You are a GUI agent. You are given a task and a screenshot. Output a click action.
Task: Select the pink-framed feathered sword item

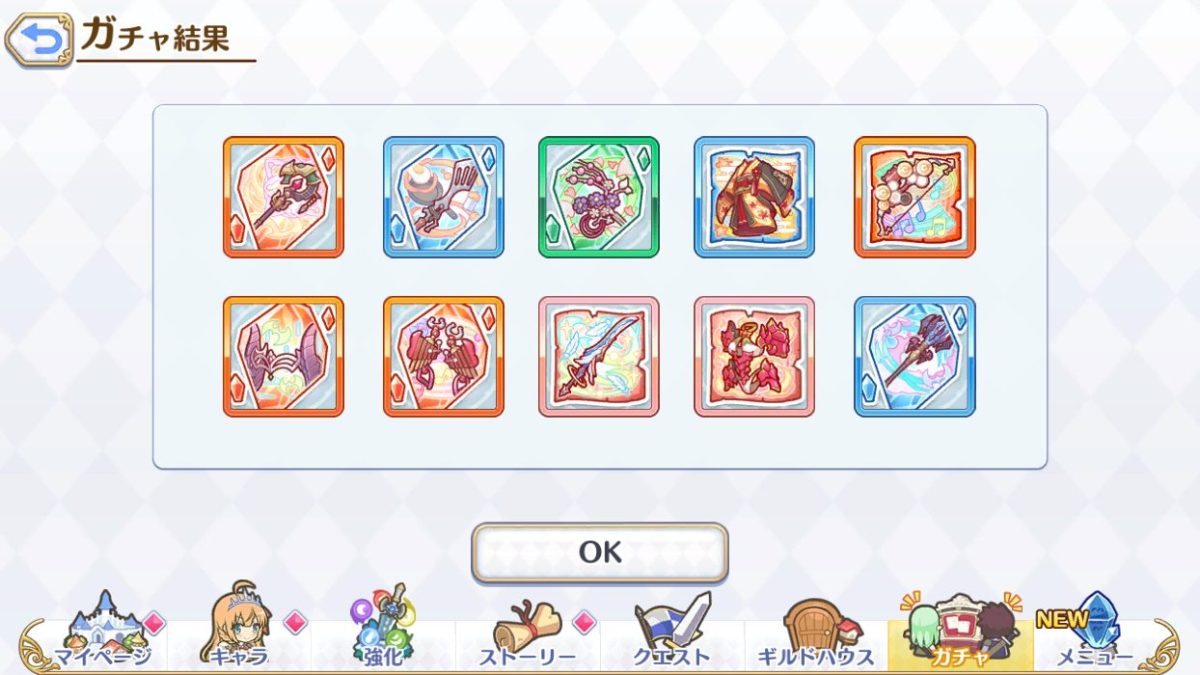599,356
